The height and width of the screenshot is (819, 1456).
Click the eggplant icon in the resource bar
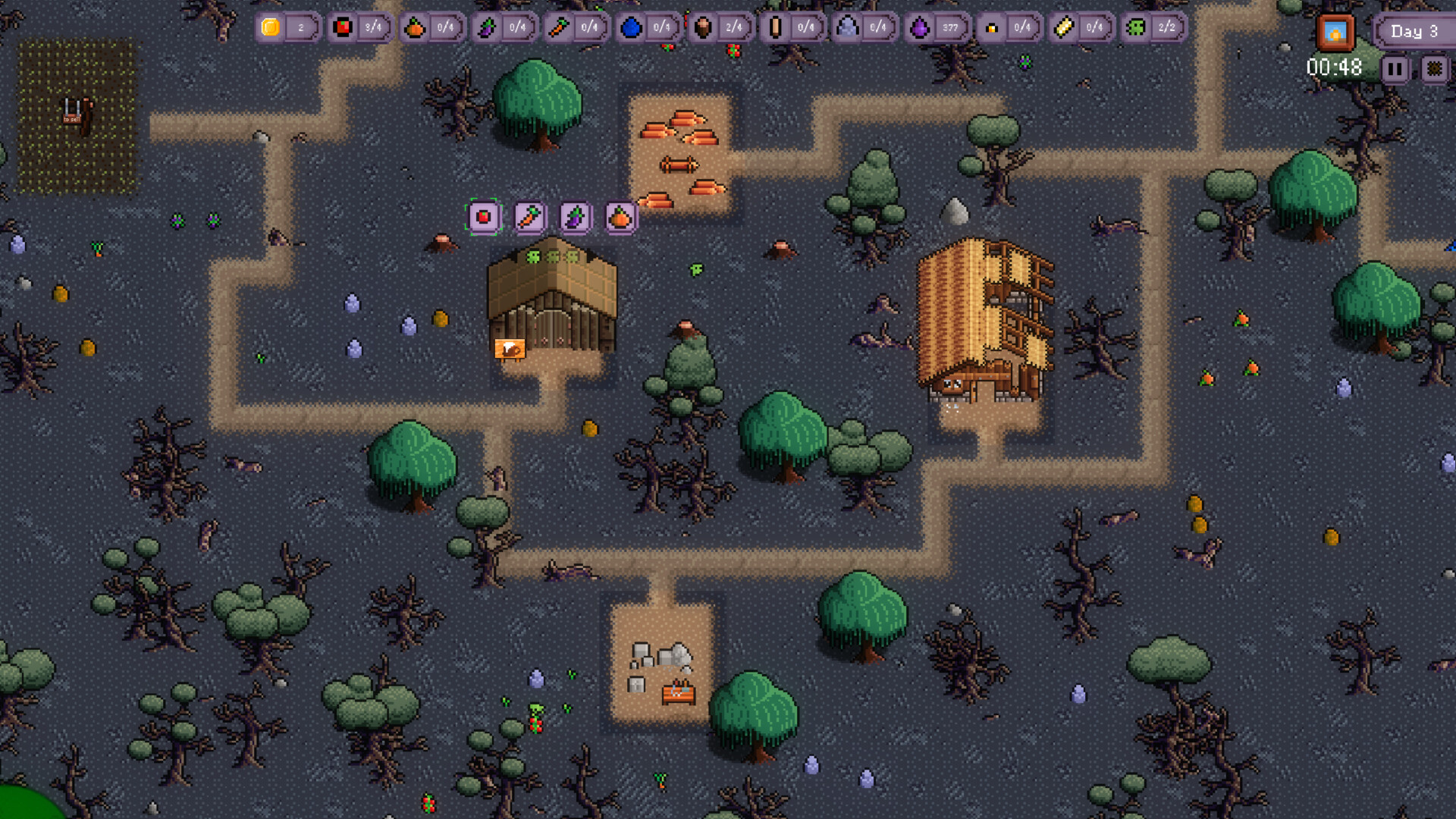click(489, 27)
